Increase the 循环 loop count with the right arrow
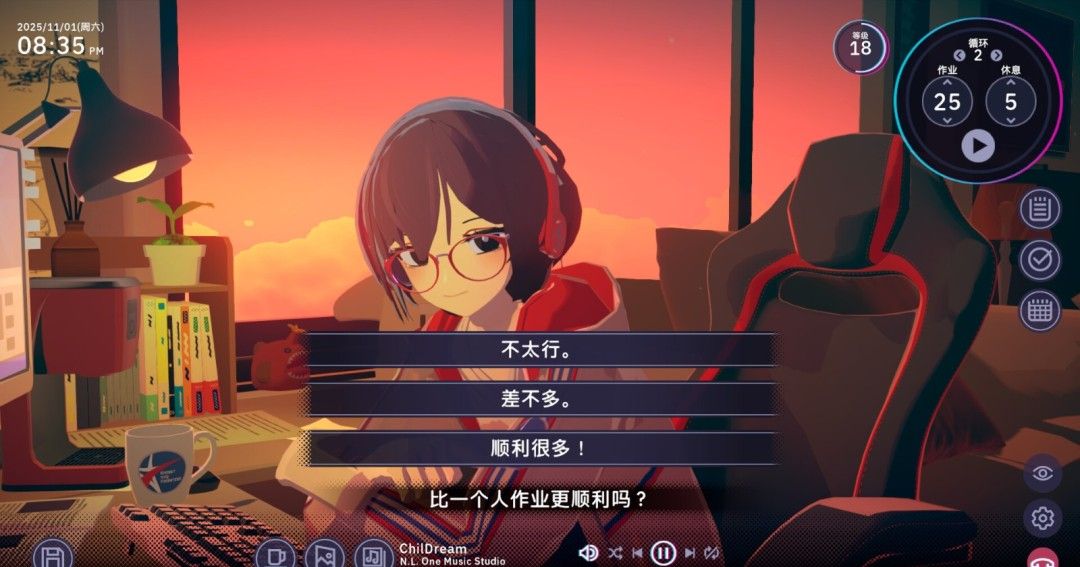The width and height of the screenshot is (1080, 567). pyautogui.click(x=996, y=56)
